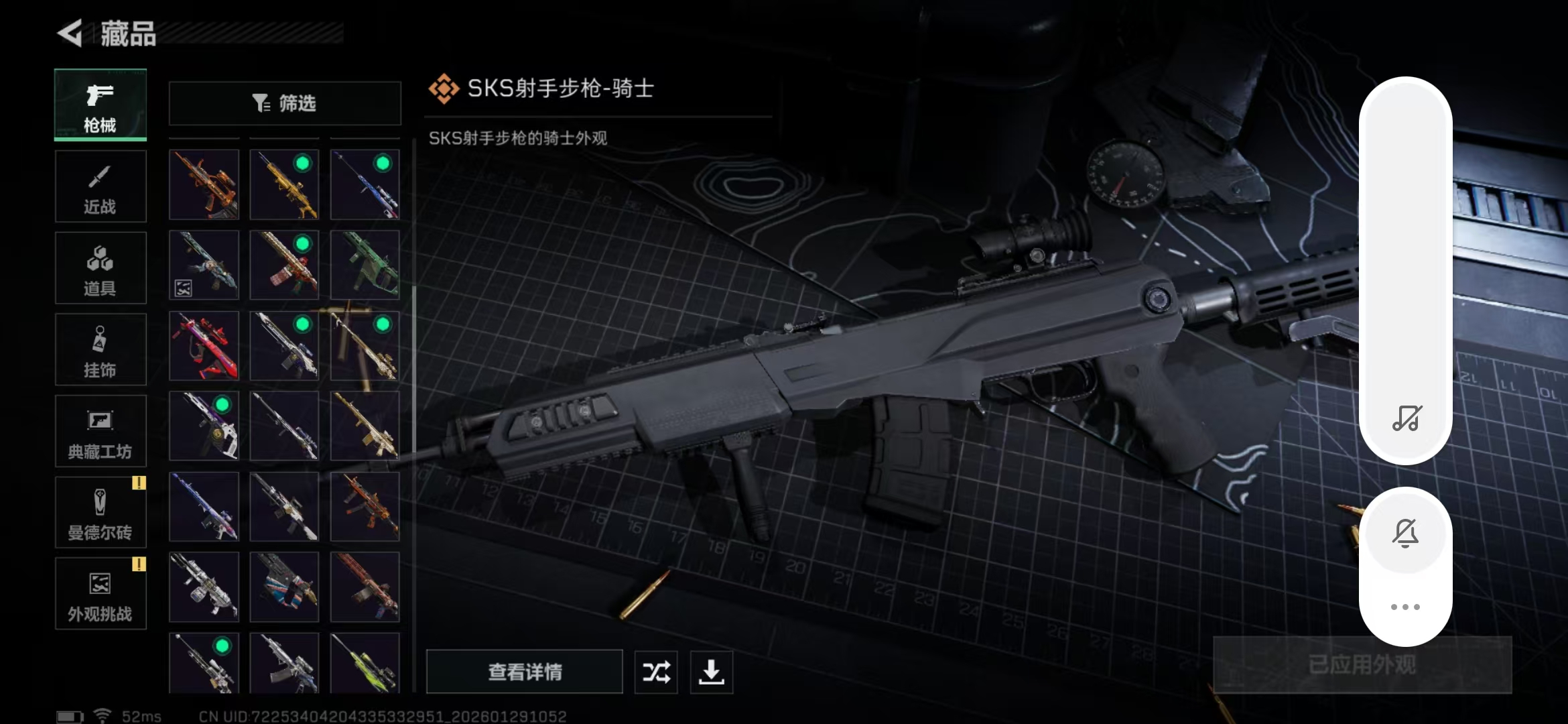
Task: Open the 外观挑战 appearance challenge section
Action: [100, 593]
